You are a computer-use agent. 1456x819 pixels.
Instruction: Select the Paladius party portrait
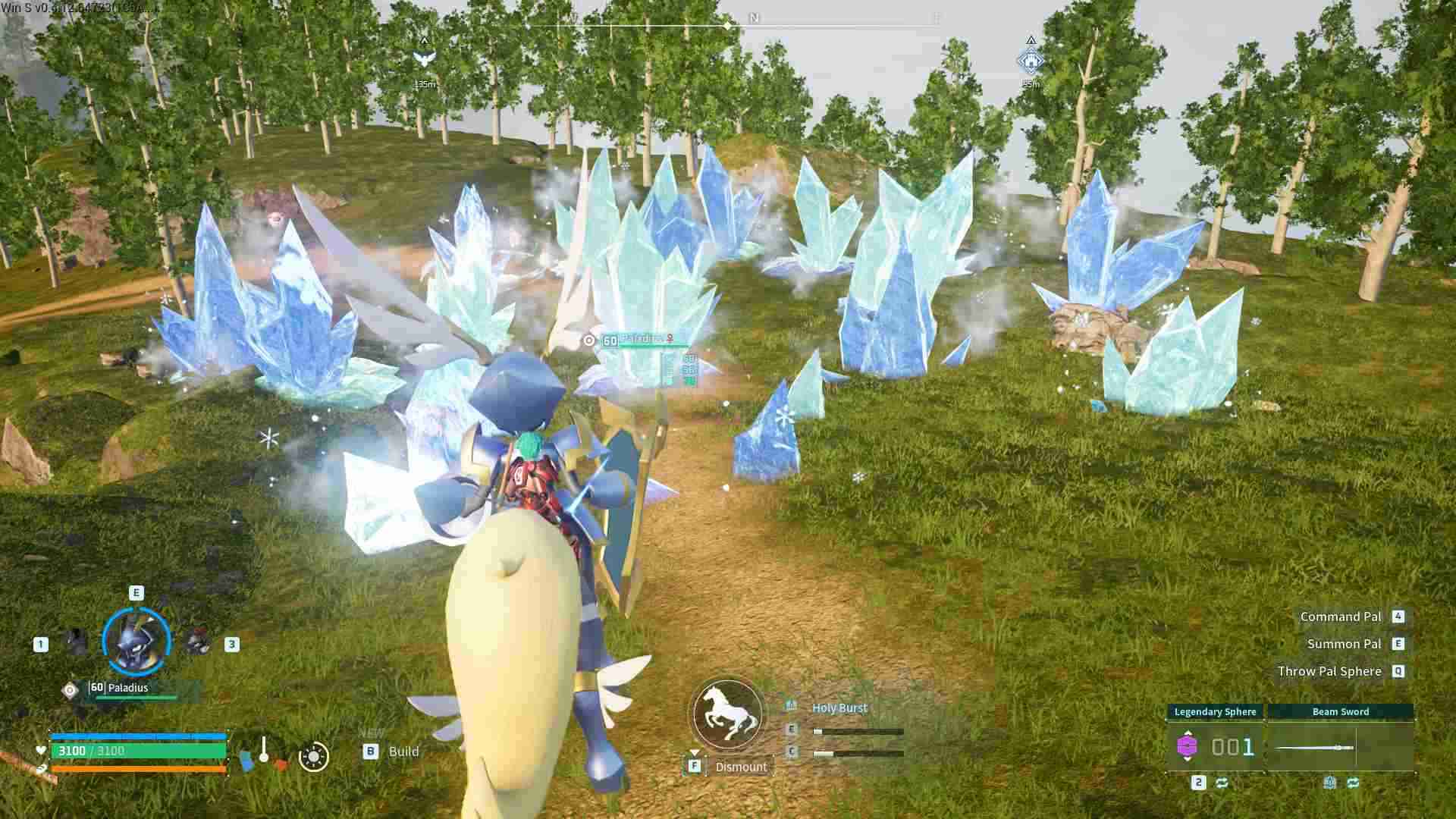136,642
